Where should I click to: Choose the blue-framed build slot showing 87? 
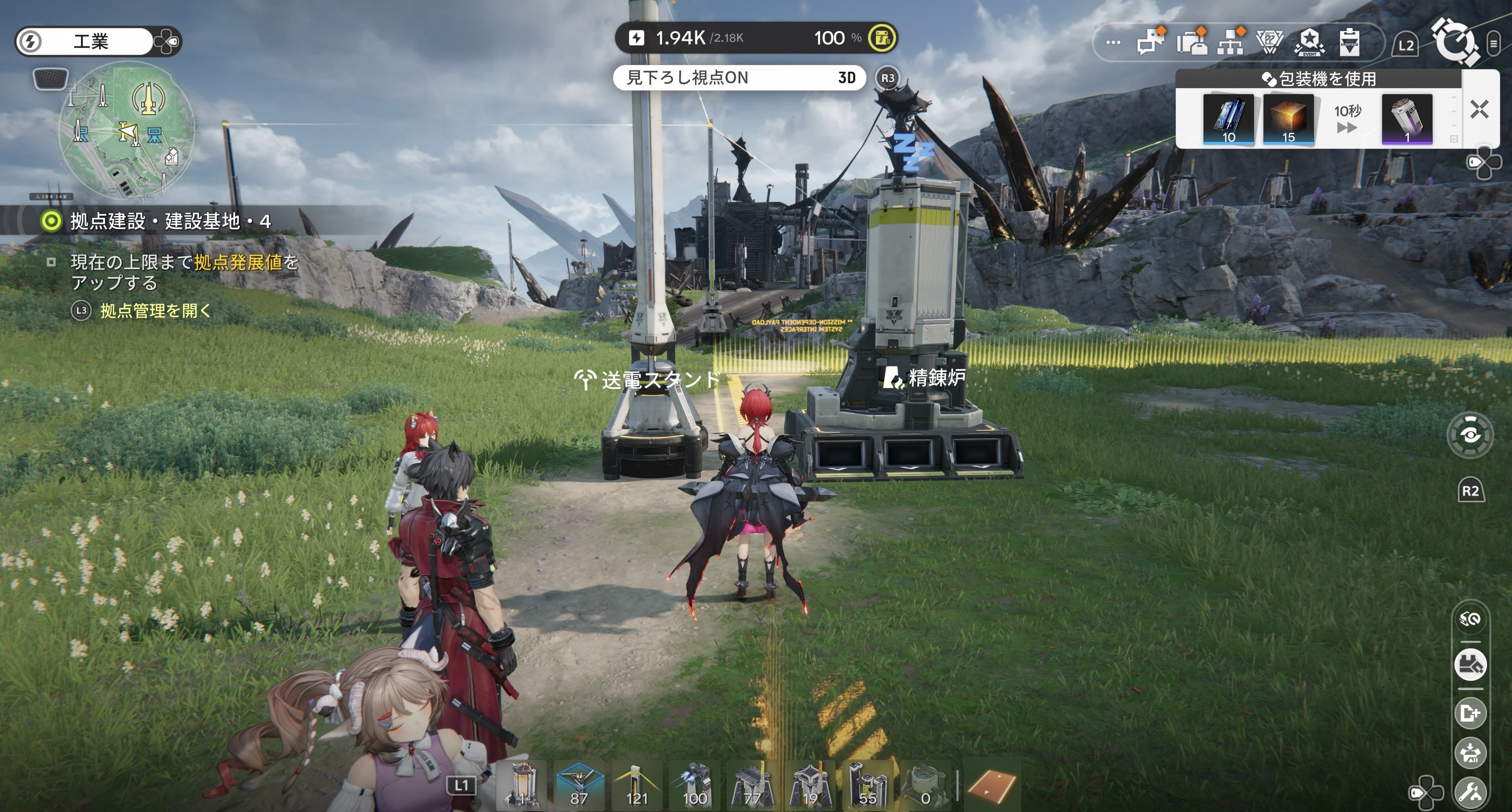click(x=579, y=784)
